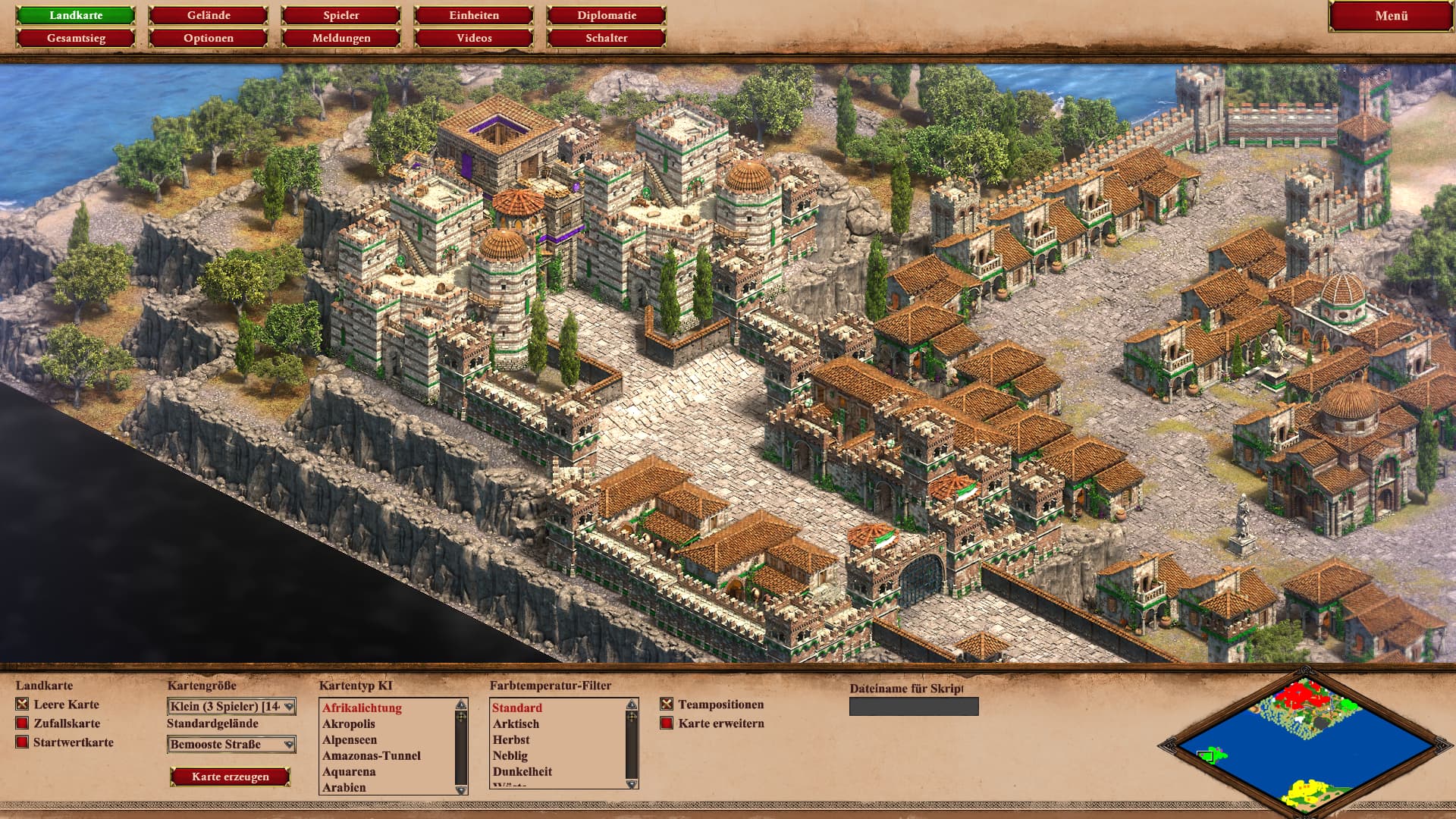
Task: Open the Gesamtsieg tab
Action: [x=76, y=38]
